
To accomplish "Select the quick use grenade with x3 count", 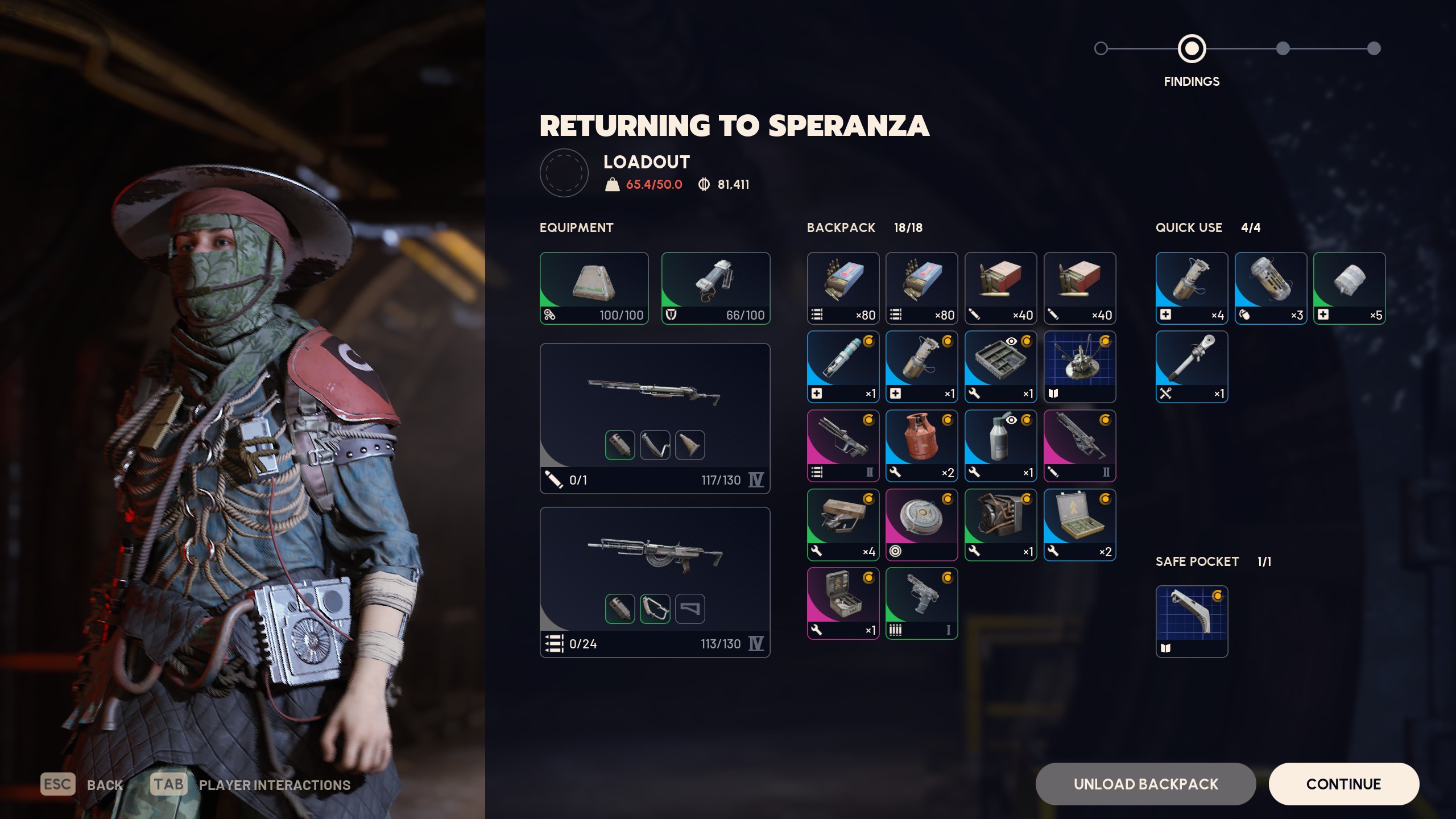I will pos(1271,288).
